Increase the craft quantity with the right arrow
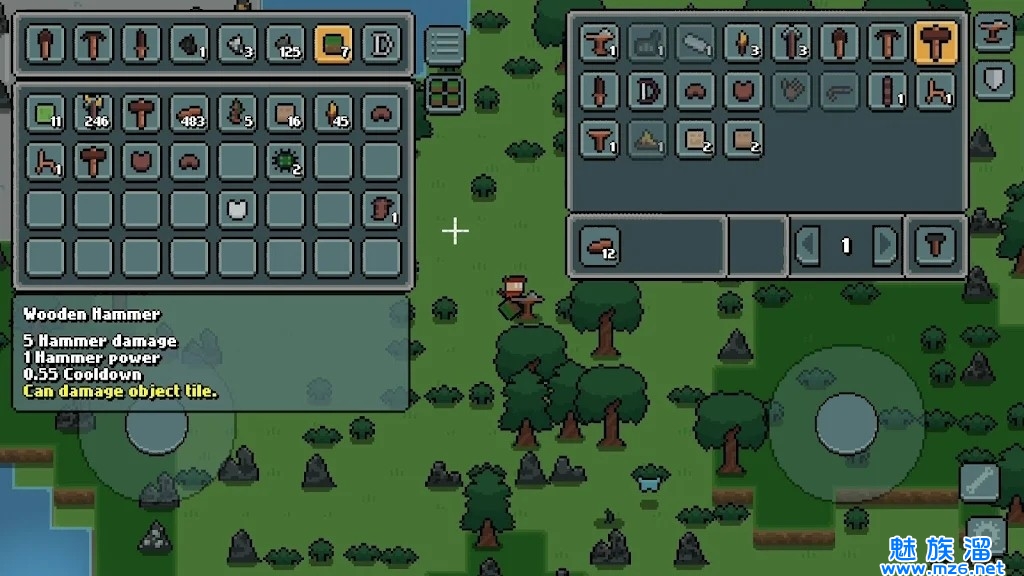The height and width of the screenshot is (576, 1024). [x=884, y=245]
